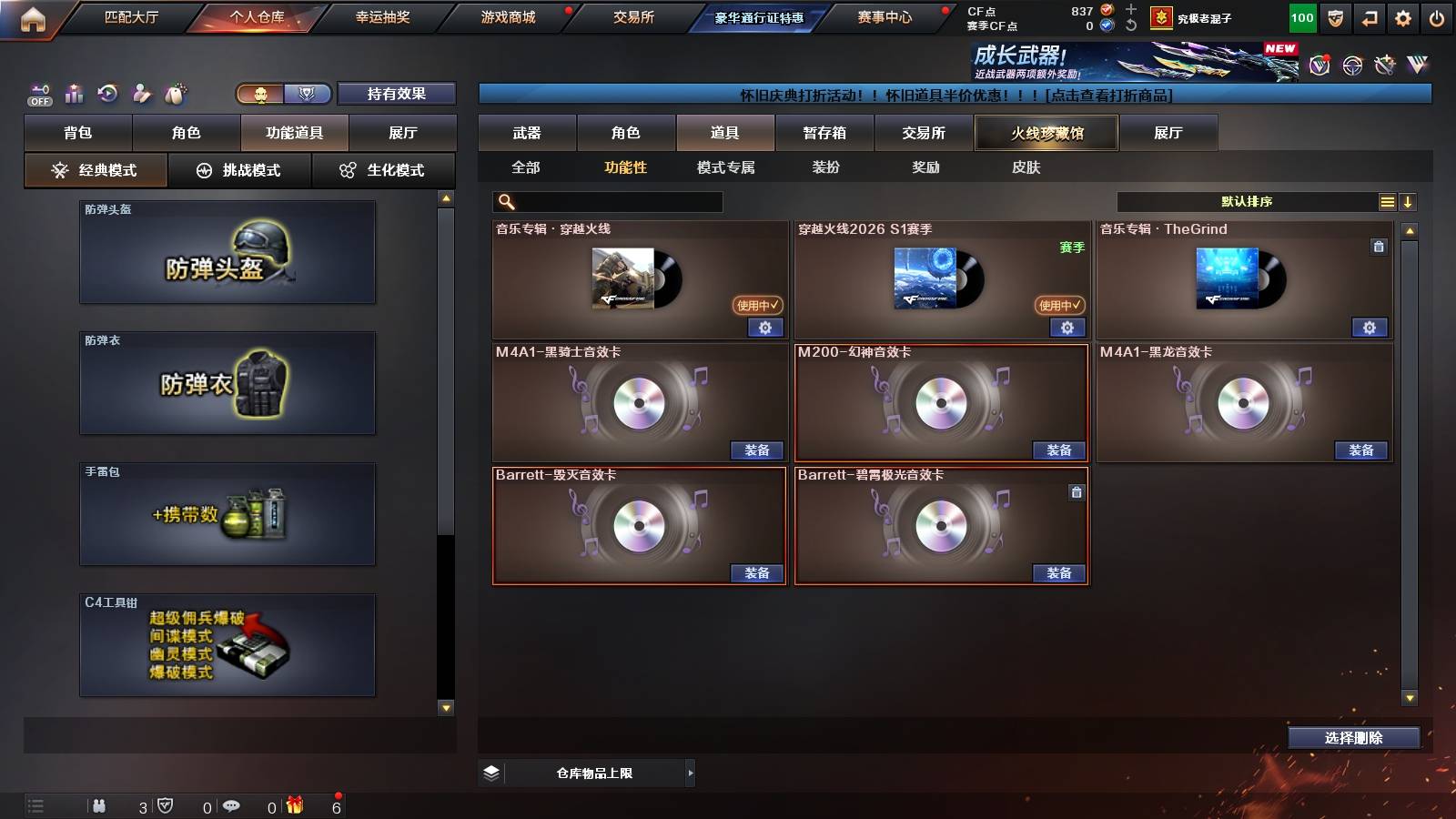1456x819 pixels.
Task: Click the list view toggle next to 默认排序
Action: tap(1387, 200)
